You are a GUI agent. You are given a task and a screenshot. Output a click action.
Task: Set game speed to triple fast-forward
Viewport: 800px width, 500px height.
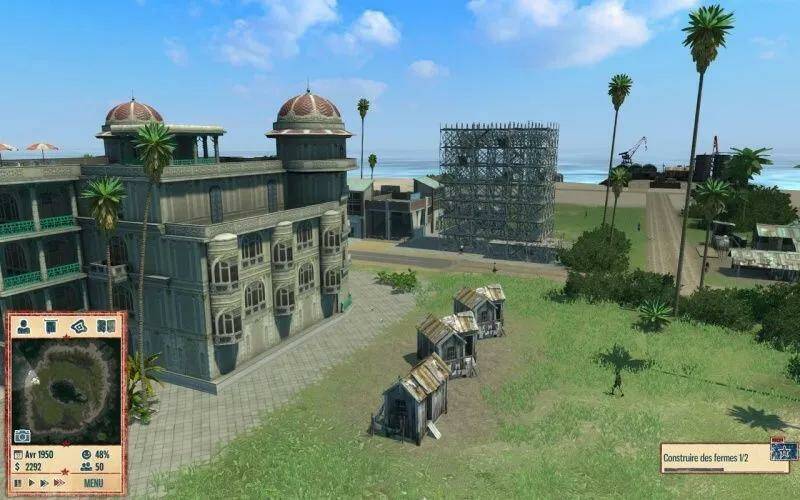[59, 482]
